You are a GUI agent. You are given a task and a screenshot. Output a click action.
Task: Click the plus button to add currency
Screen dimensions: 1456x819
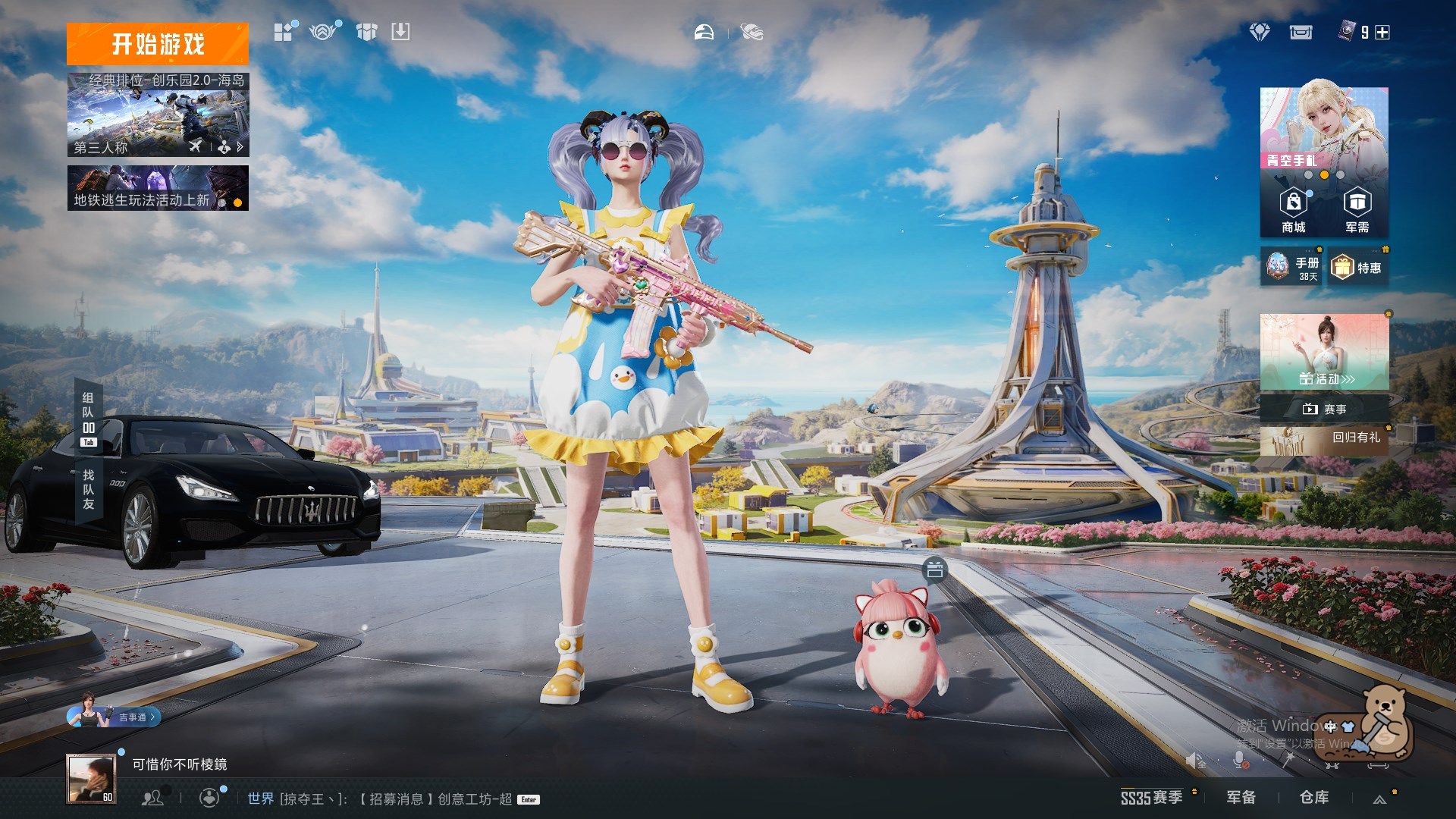point(1382,33)
